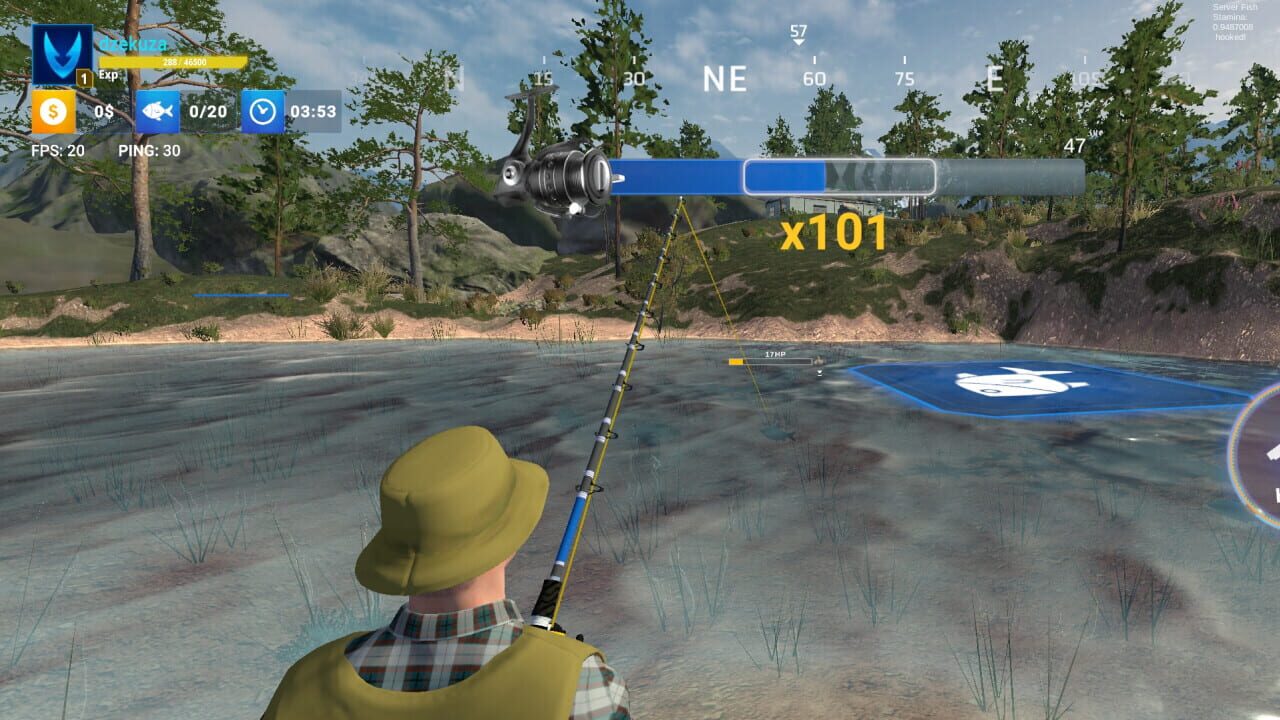Click the clock timer icon
Image resolution: width=1280 pixels, height=720 pixels.
click(262, 112)
